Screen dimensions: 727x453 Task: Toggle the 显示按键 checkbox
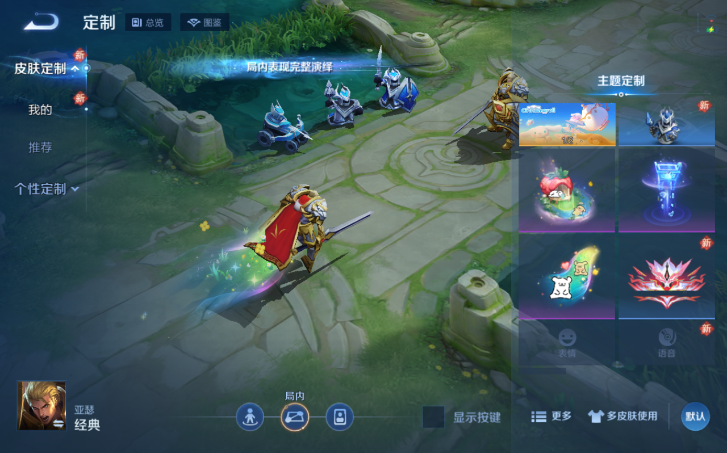click(433, 417)
